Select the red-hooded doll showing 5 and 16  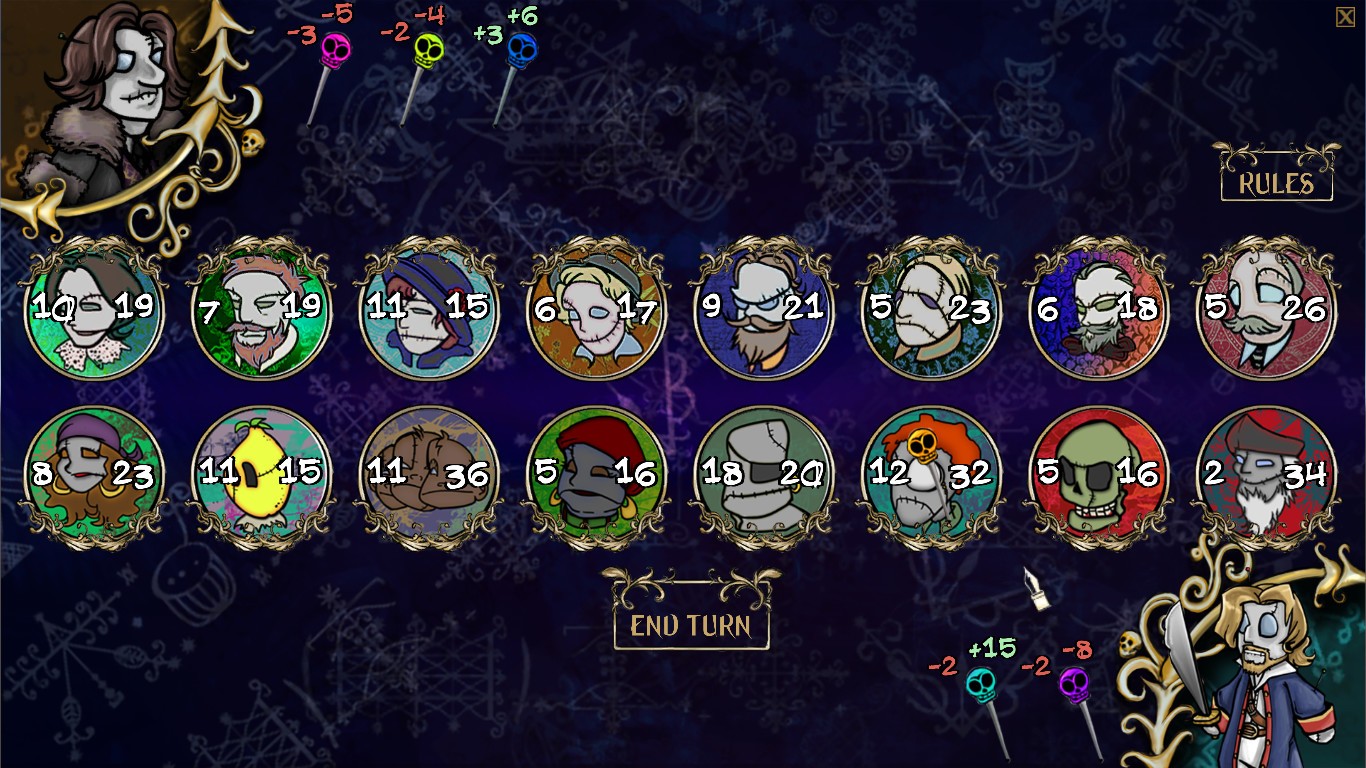click(x=595, y=470)
